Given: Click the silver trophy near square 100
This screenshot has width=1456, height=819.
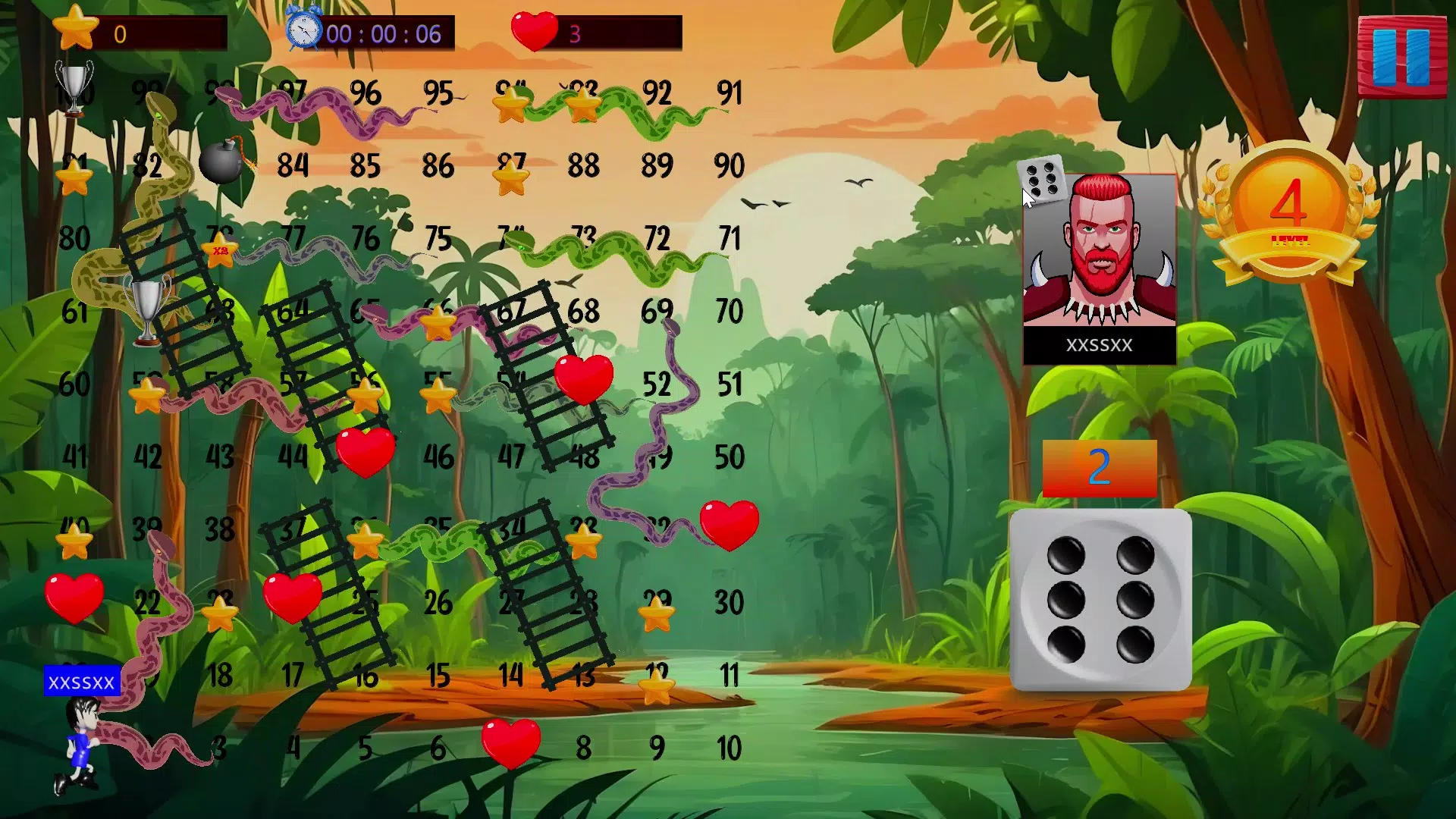Looking at the screenshot, I should (x=74, y=89).
